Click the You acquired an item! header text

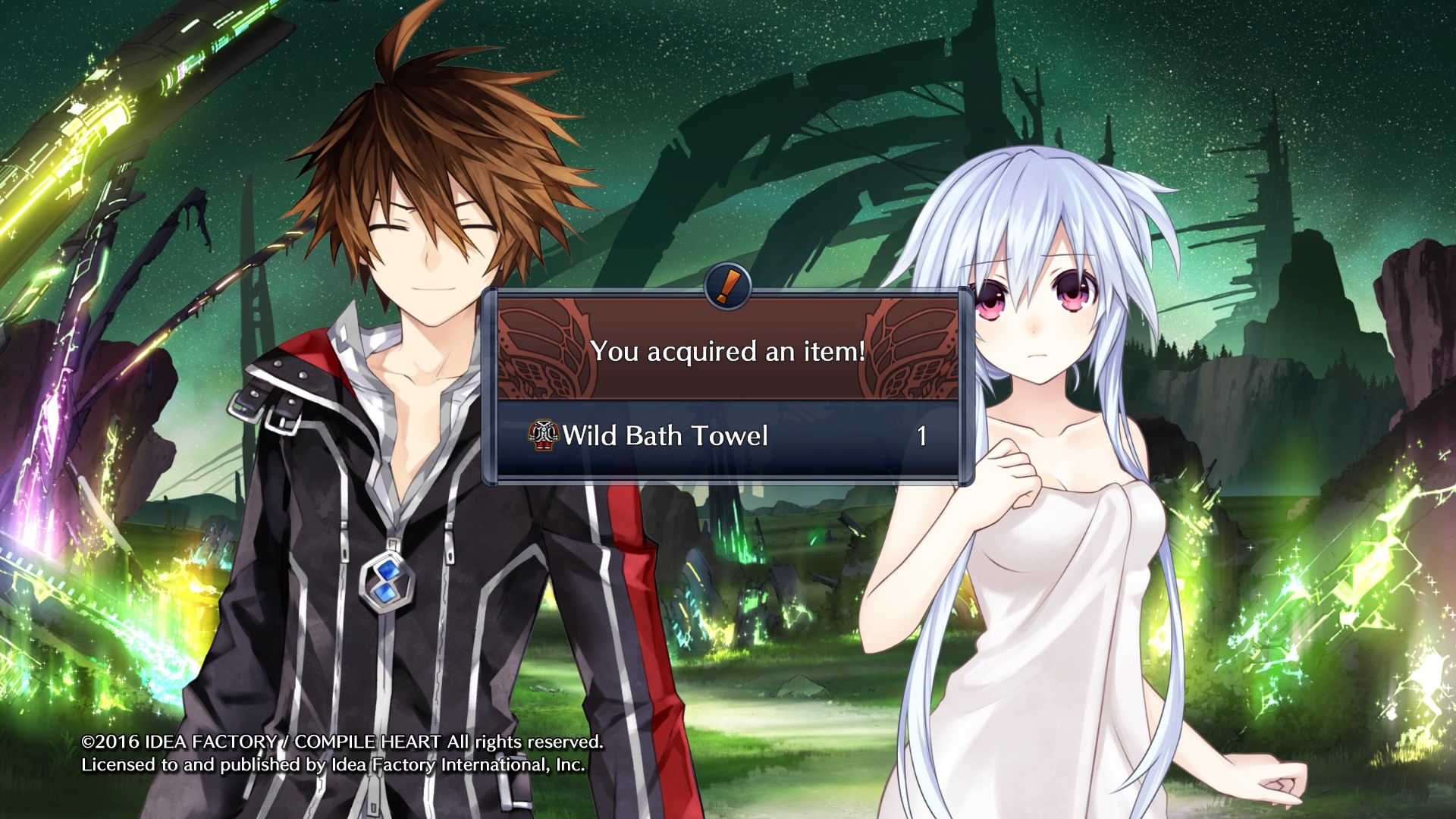coord(728,351)
